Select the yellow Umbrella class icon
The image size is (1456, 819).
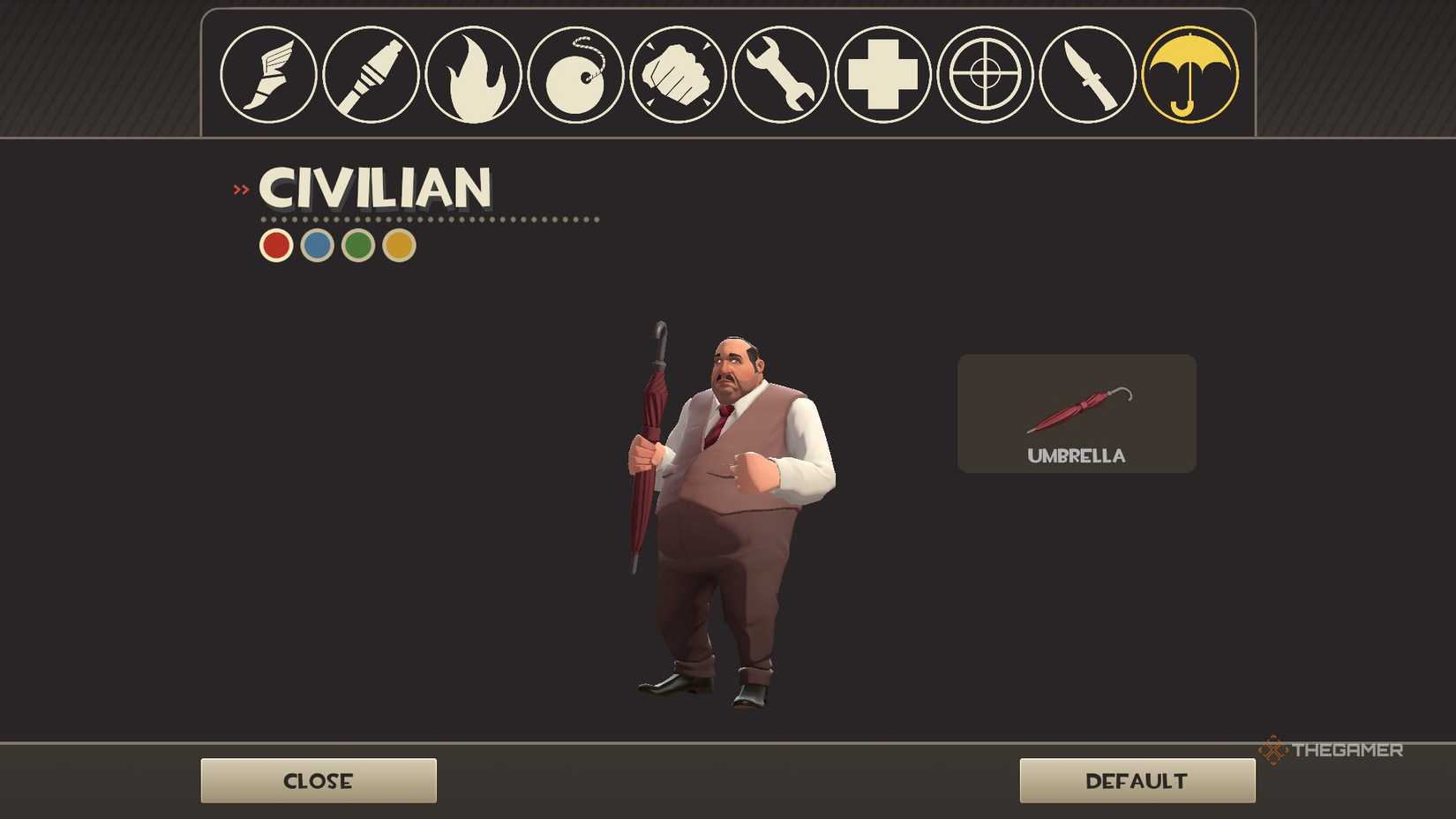pyautogui.click(x=1190, y=75)
